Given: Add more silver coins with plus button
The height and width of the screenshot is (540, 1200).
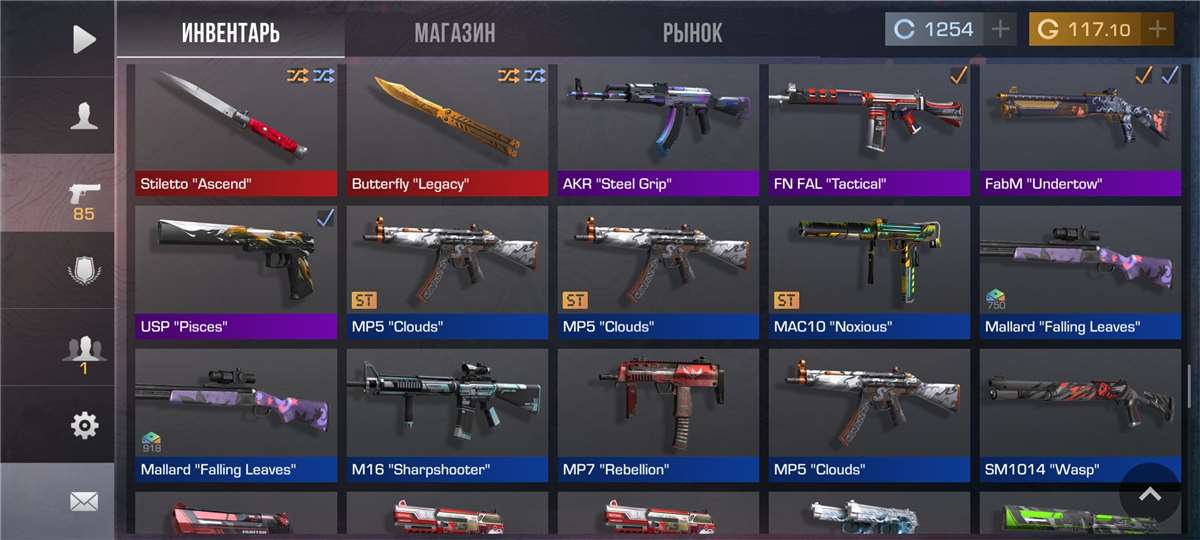Looking at the screenshot, I should [x=1001, y=29].
